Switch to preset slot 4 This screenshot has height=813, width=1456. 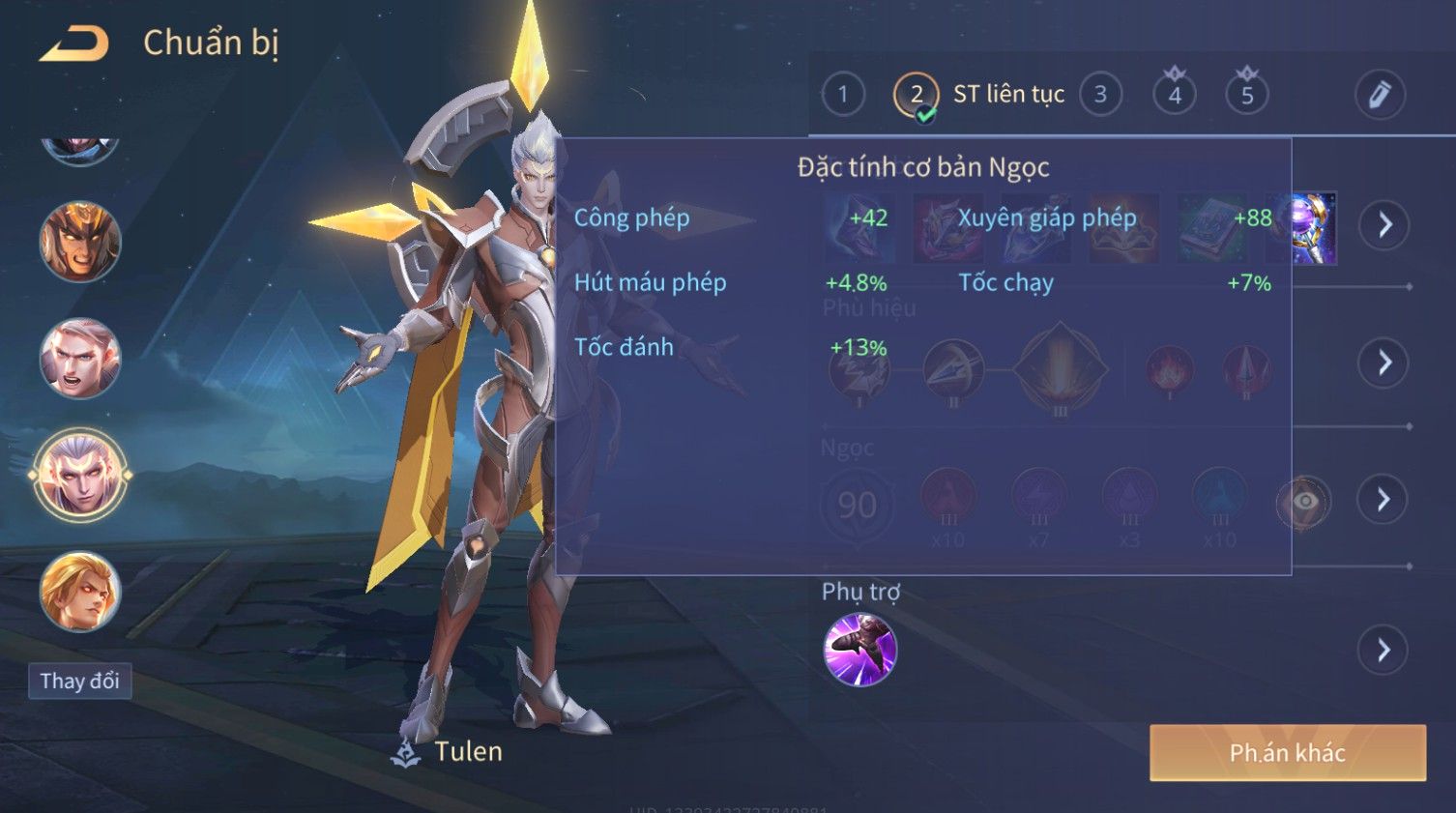(x=1174, y=95)
